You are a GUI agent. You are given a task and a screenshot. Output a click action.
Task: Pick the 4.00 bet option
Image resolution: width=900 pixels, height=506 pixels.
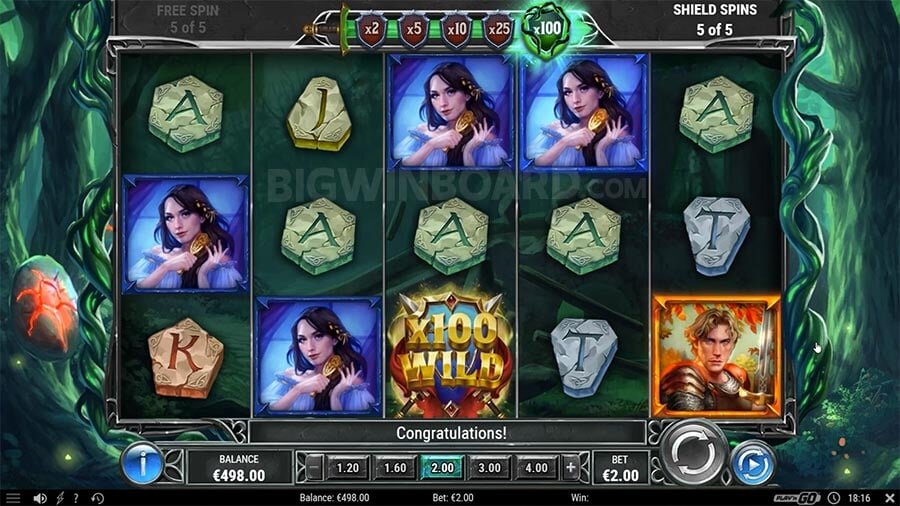tap(536, 466)
